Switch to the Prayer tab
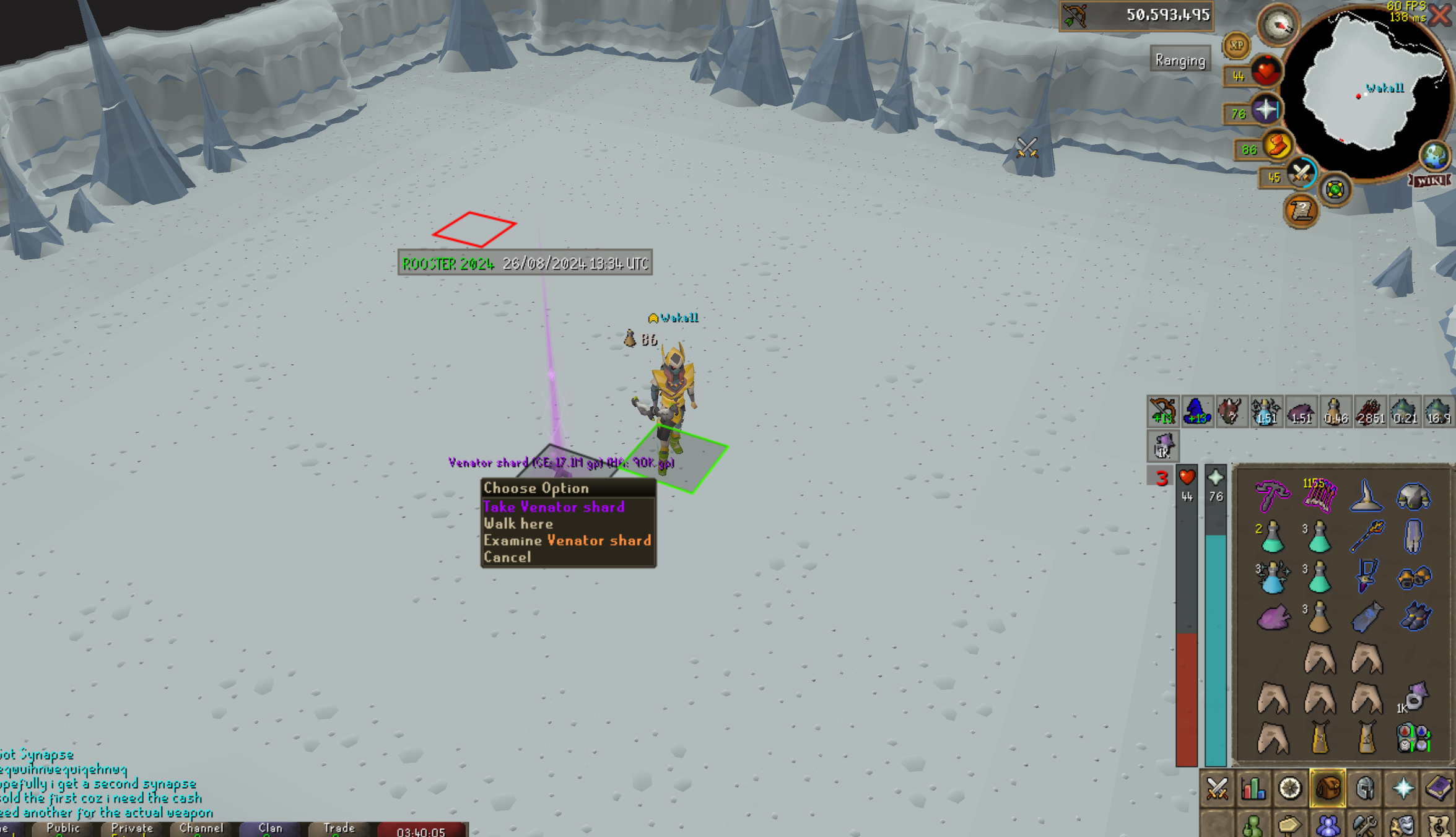The image size is (1456, 837). pos(1403,789)
